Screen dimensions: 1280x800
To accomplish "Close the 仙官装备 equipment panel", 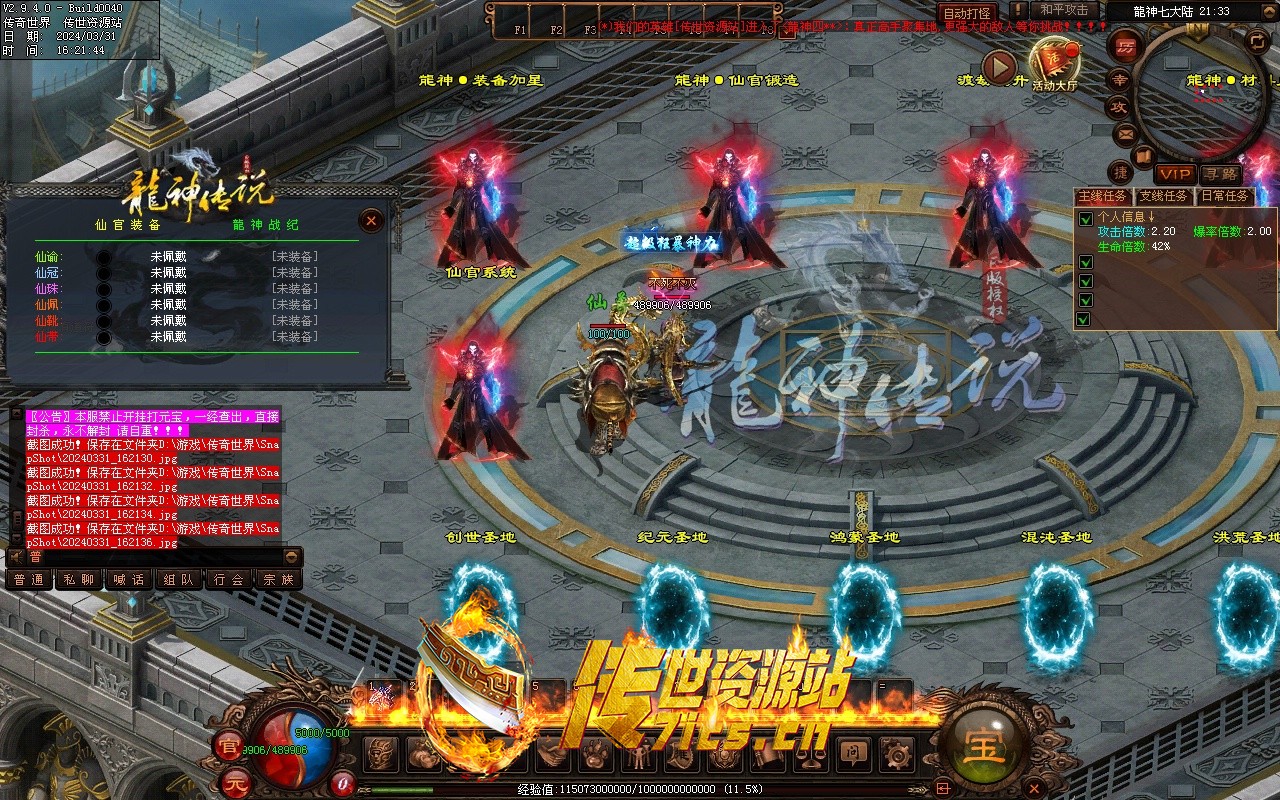I will [x=371, y=221].
